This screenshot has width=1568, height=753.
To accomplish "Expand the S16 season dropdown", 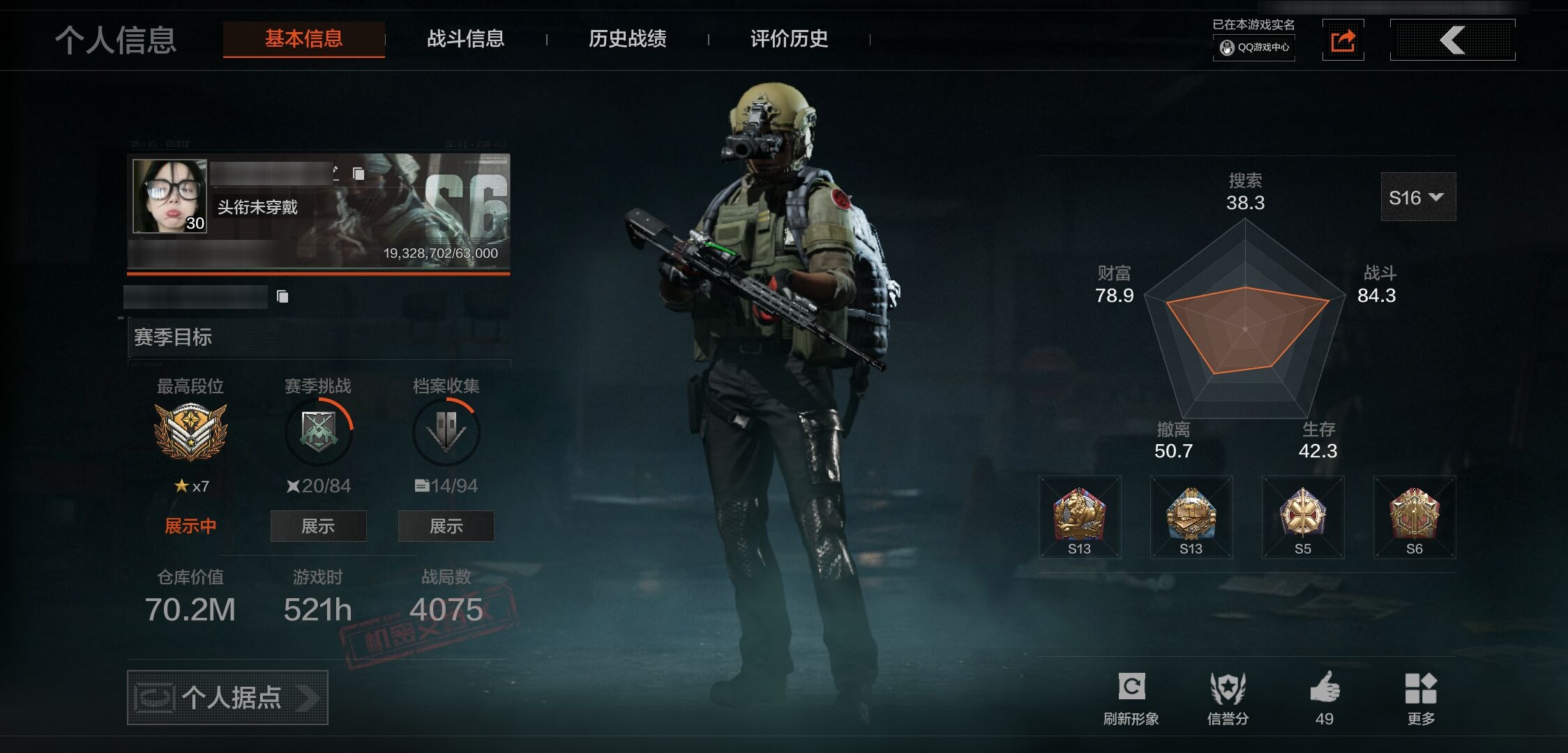I will click(x=1417, y=197).
